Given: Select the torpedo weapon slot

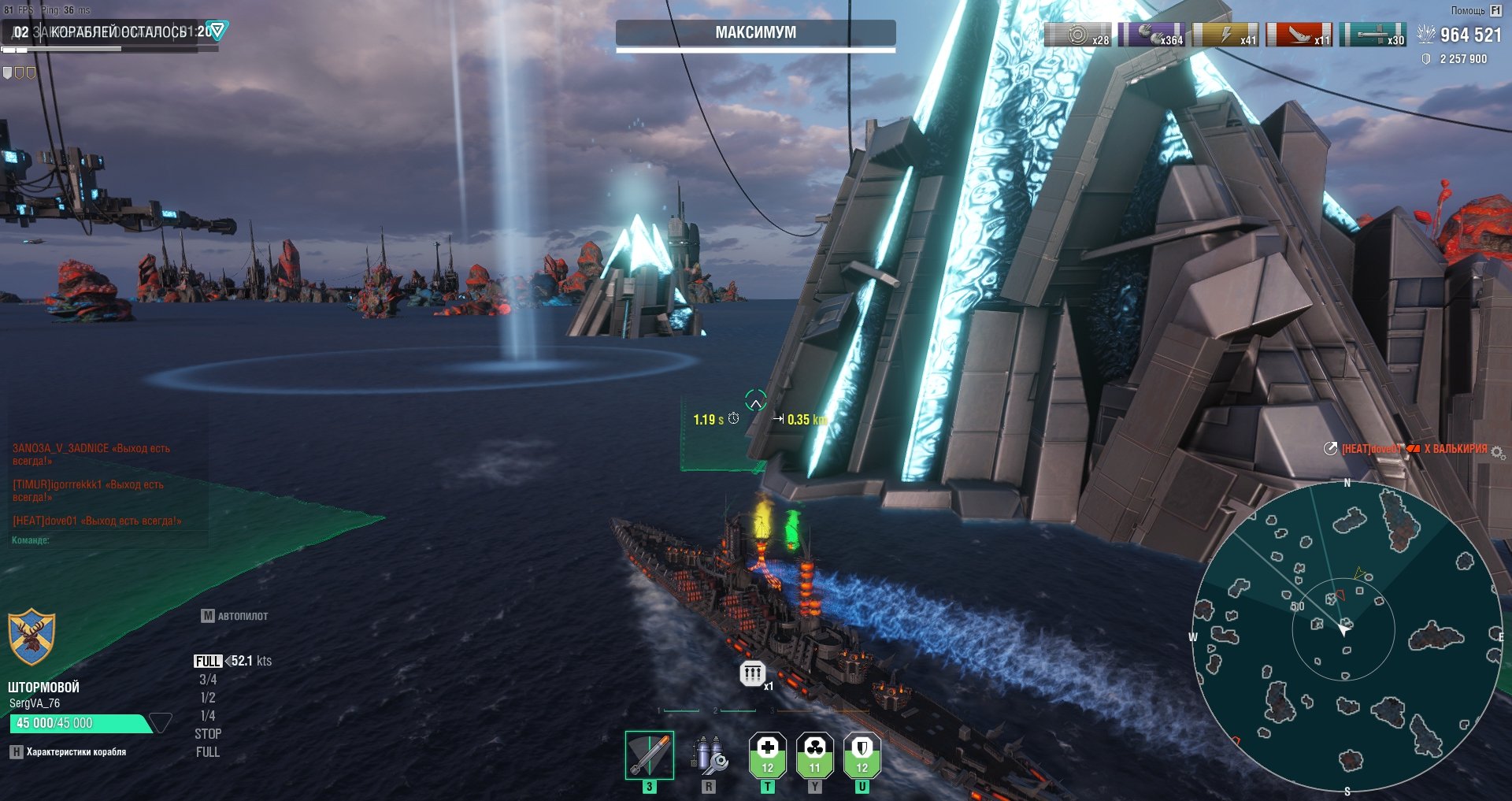Looking at the screenshot, I should (x=649, y=755).
